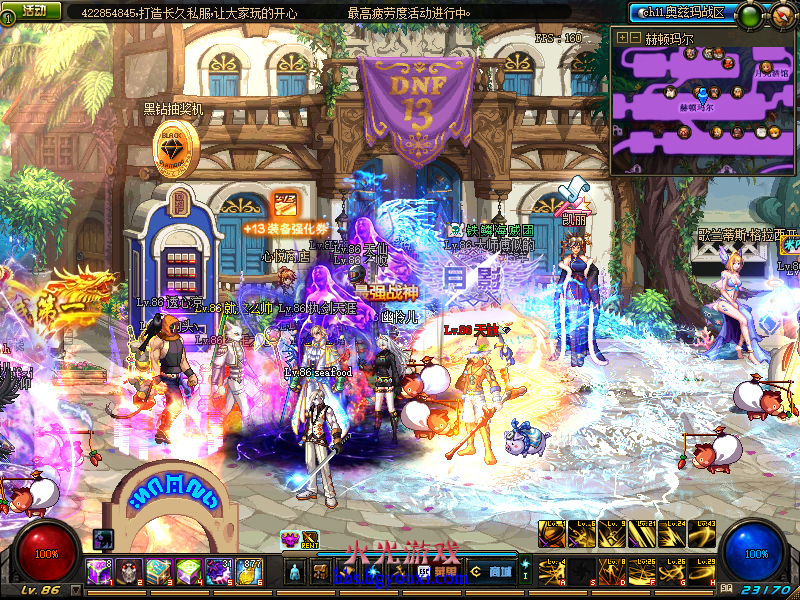
Task: Open the compass world map button
Action: point(782,15)
